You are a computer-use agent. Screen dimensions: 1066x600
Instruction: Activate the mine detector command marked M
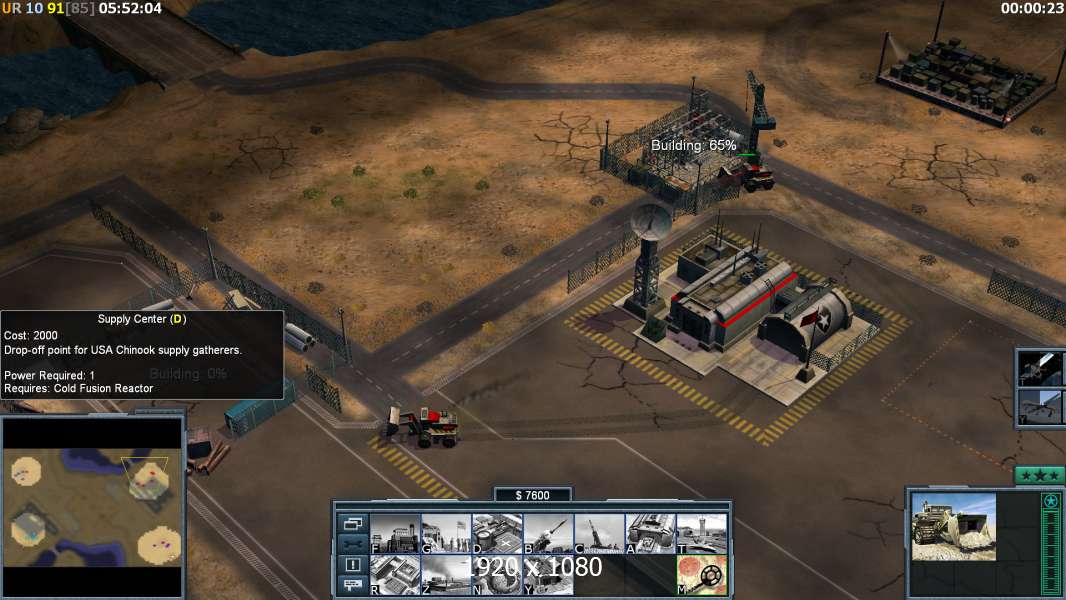pyautogui.click(x=701, y=575)
